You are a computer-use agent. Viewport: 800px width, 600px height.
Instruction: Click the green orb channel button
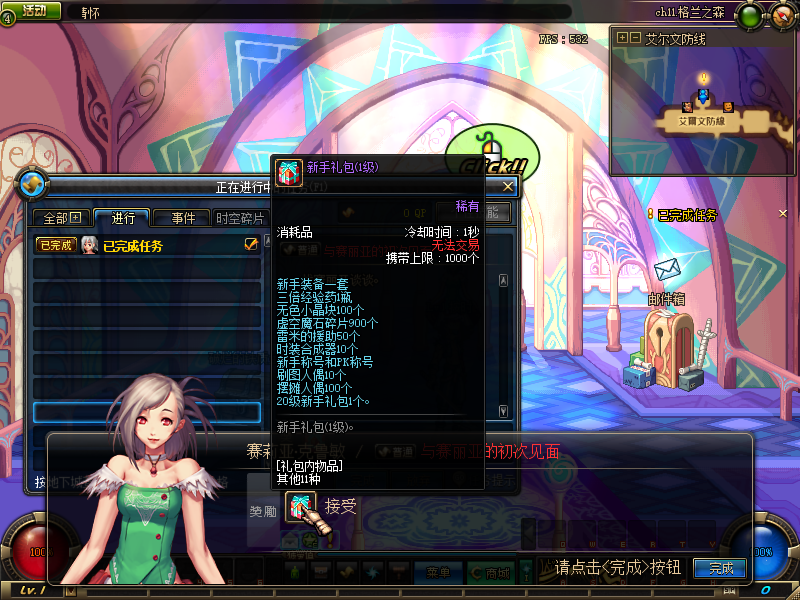(x=747, y=15)
